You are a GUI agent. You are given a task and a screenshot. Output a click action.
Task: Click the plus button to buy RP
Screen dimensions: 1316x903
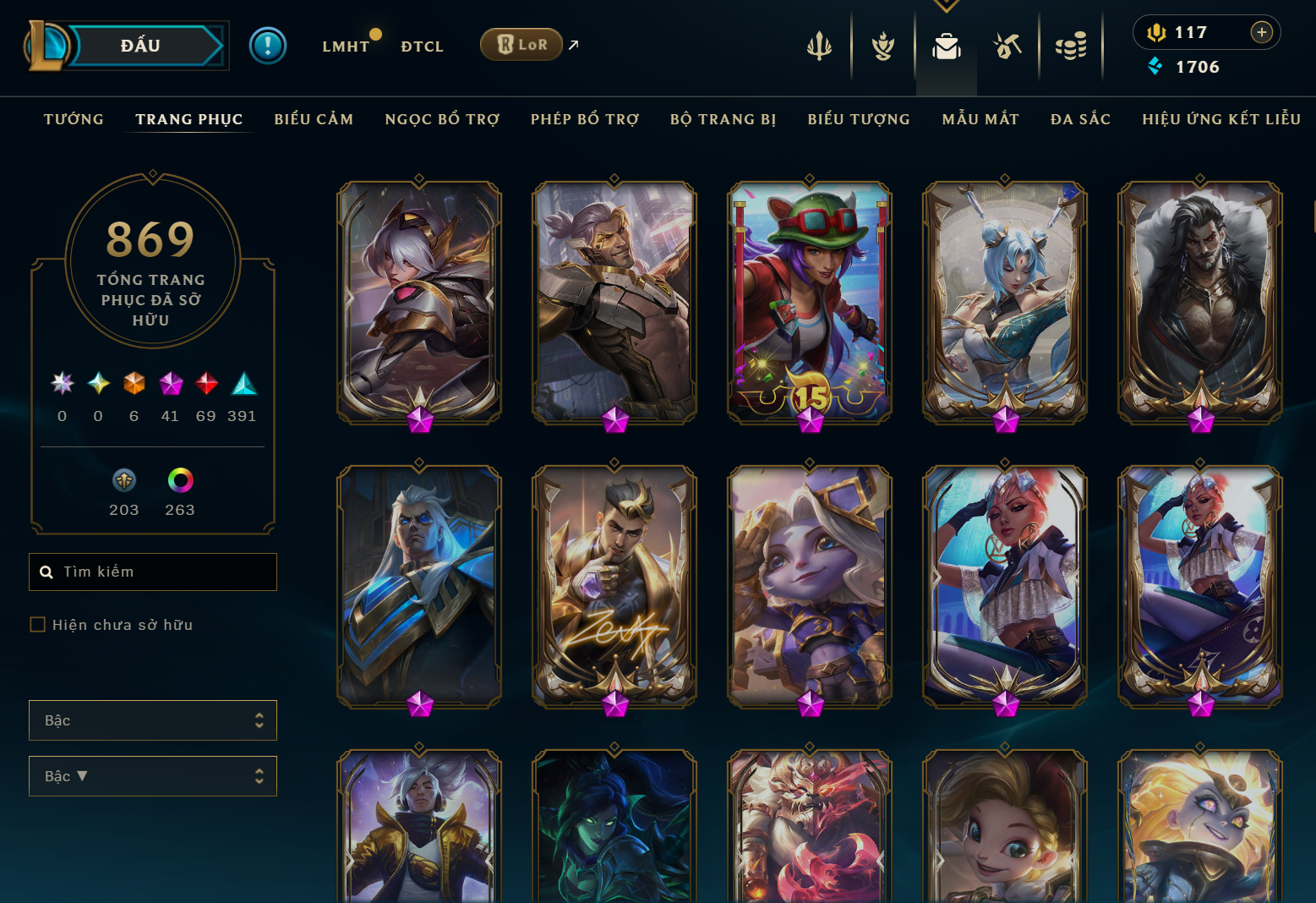[x=1260, y=32]
